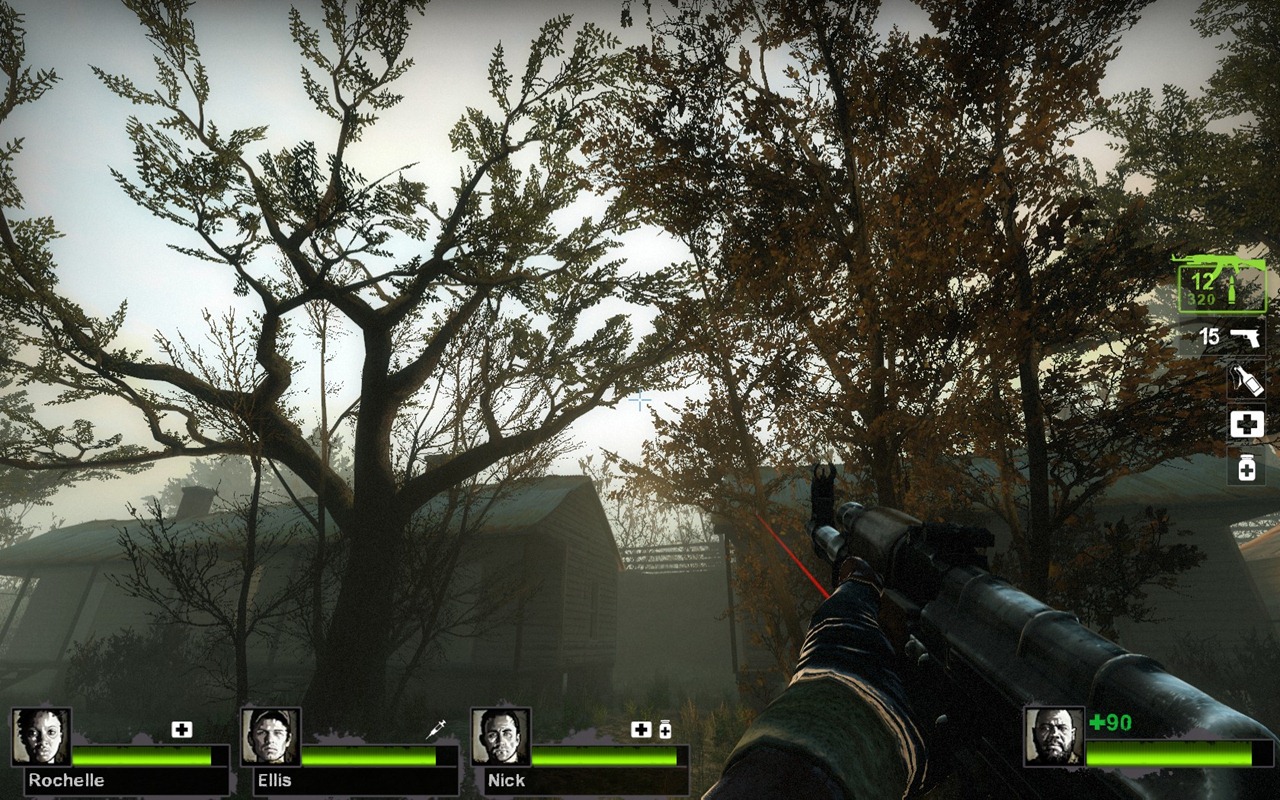Image resolution: width=1280 pixels, height=800 pixels.
Task: Click your own survivor portrait beside +90
Action: click(x=1054, y=737)
